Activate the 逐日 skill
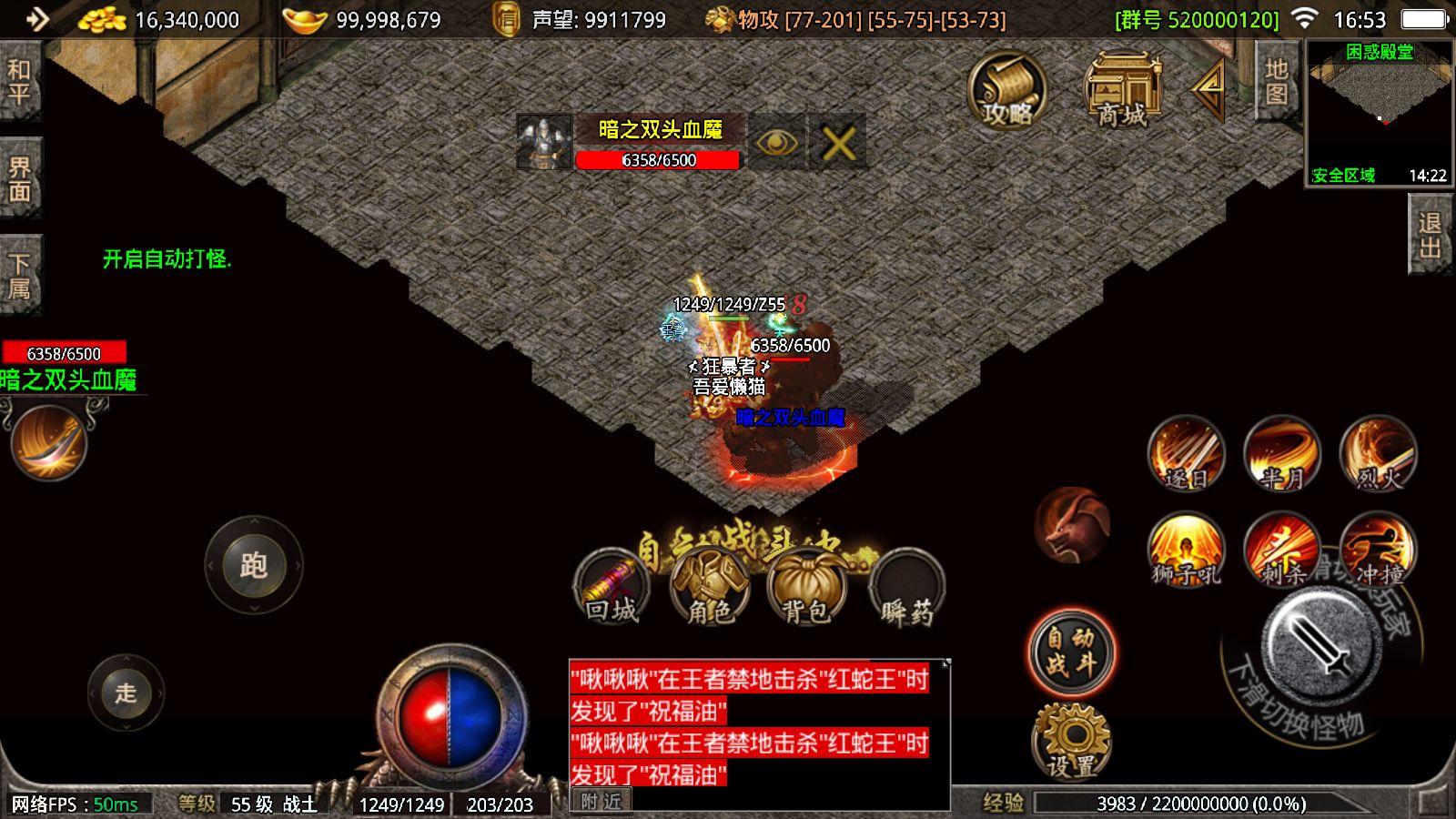This screenshot has width=1456, height=819. [1186, 454]
